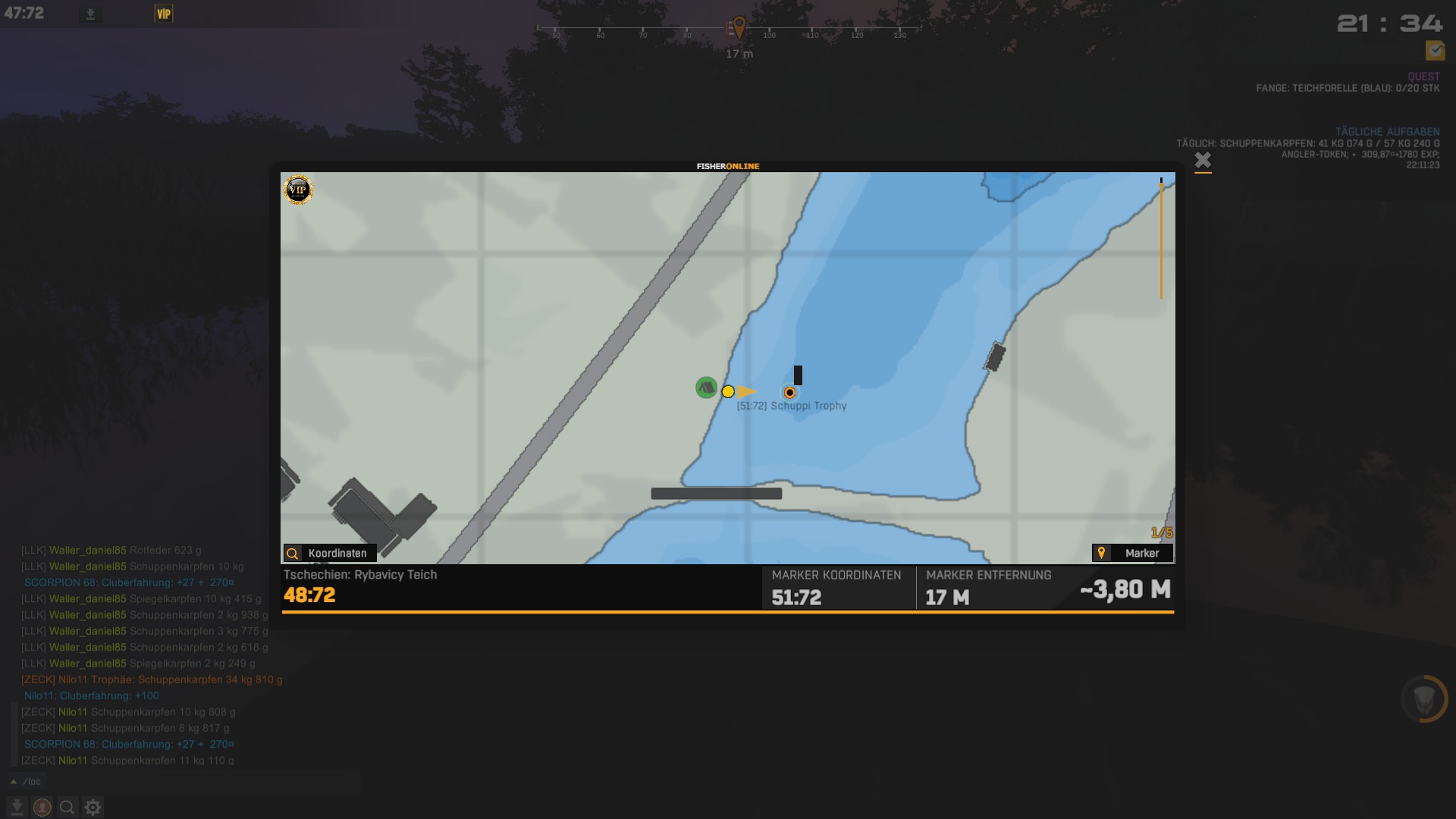The height and width of the screenshot is (819, 1456).
Task: Close the map window
Action: click(x=1203, y=160)
